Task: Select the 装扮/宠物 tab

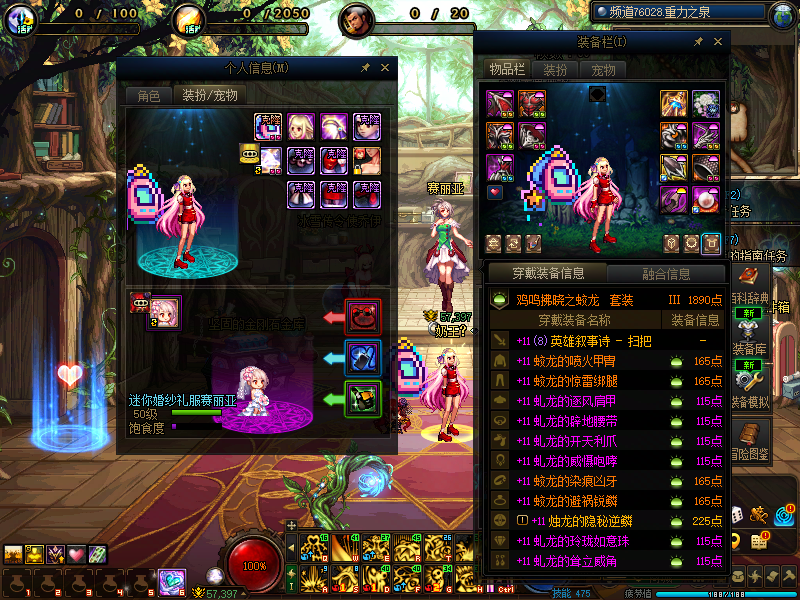Action: (208, 96)
